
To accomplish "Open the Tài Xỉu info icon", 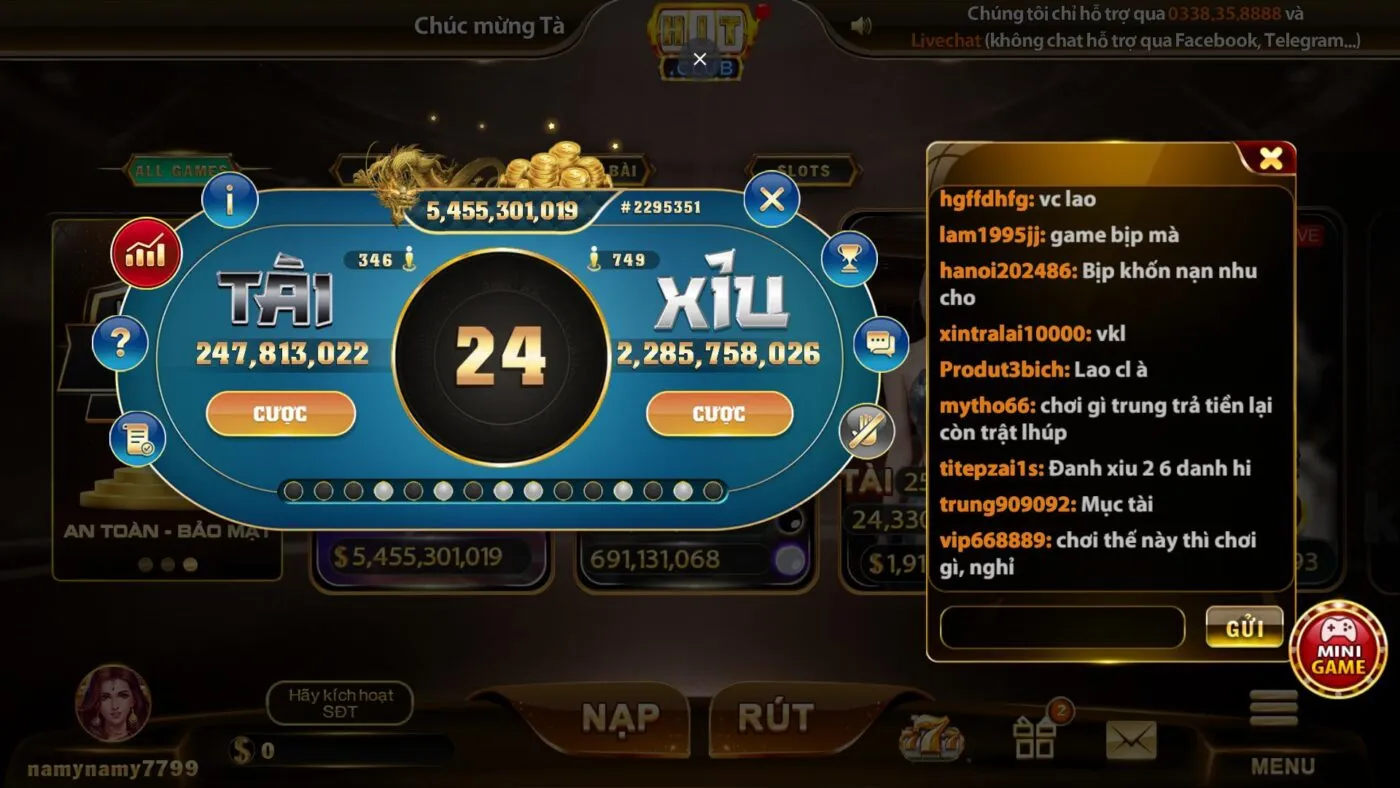I will pyautogui.click(x=230, y=199).
